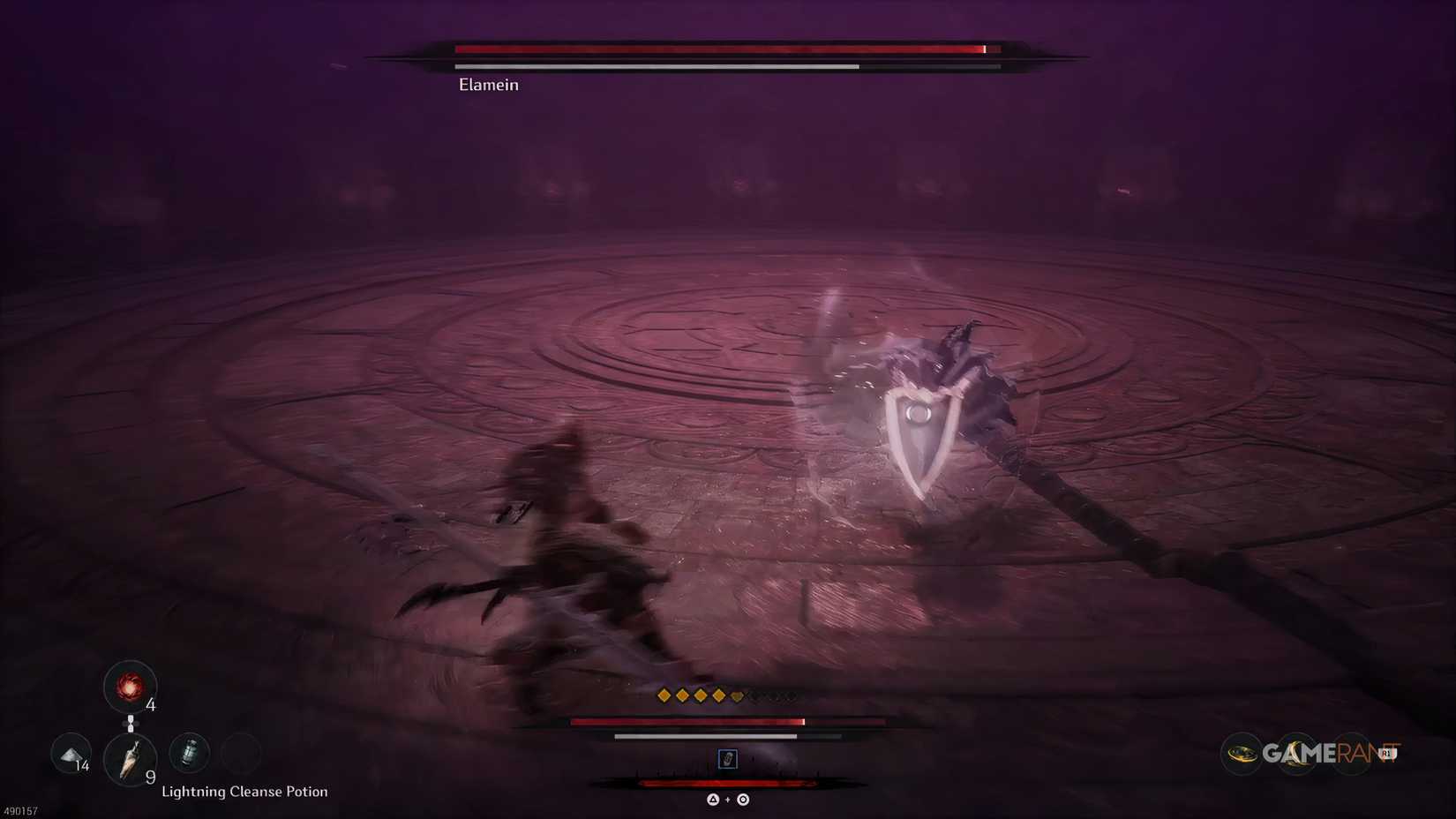
Task: Select the triangle button prompt icon
Action: [713, 800]
